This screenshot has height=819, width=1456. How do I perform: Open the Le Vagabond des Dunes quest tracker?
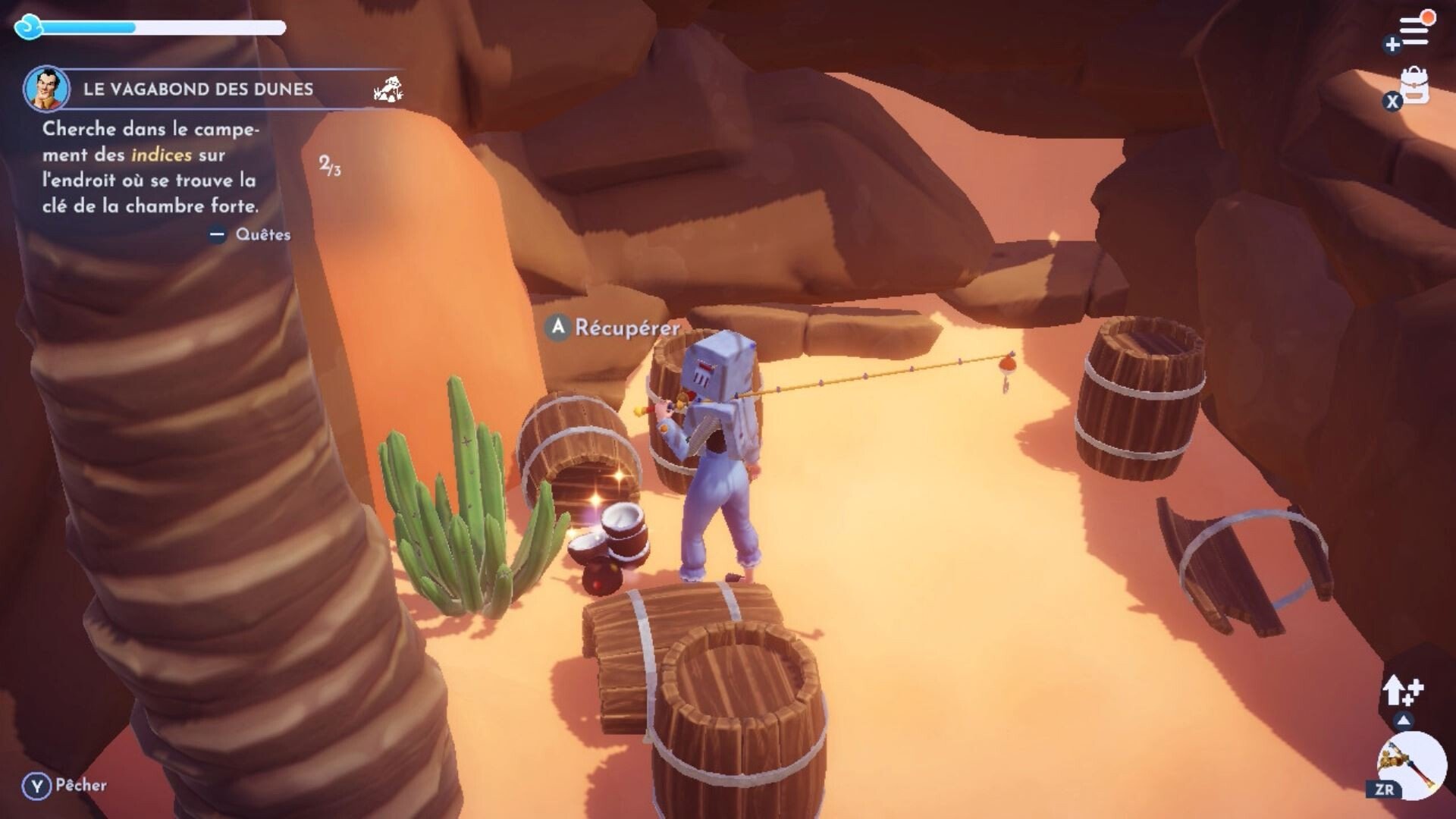[x=198, y=89]
